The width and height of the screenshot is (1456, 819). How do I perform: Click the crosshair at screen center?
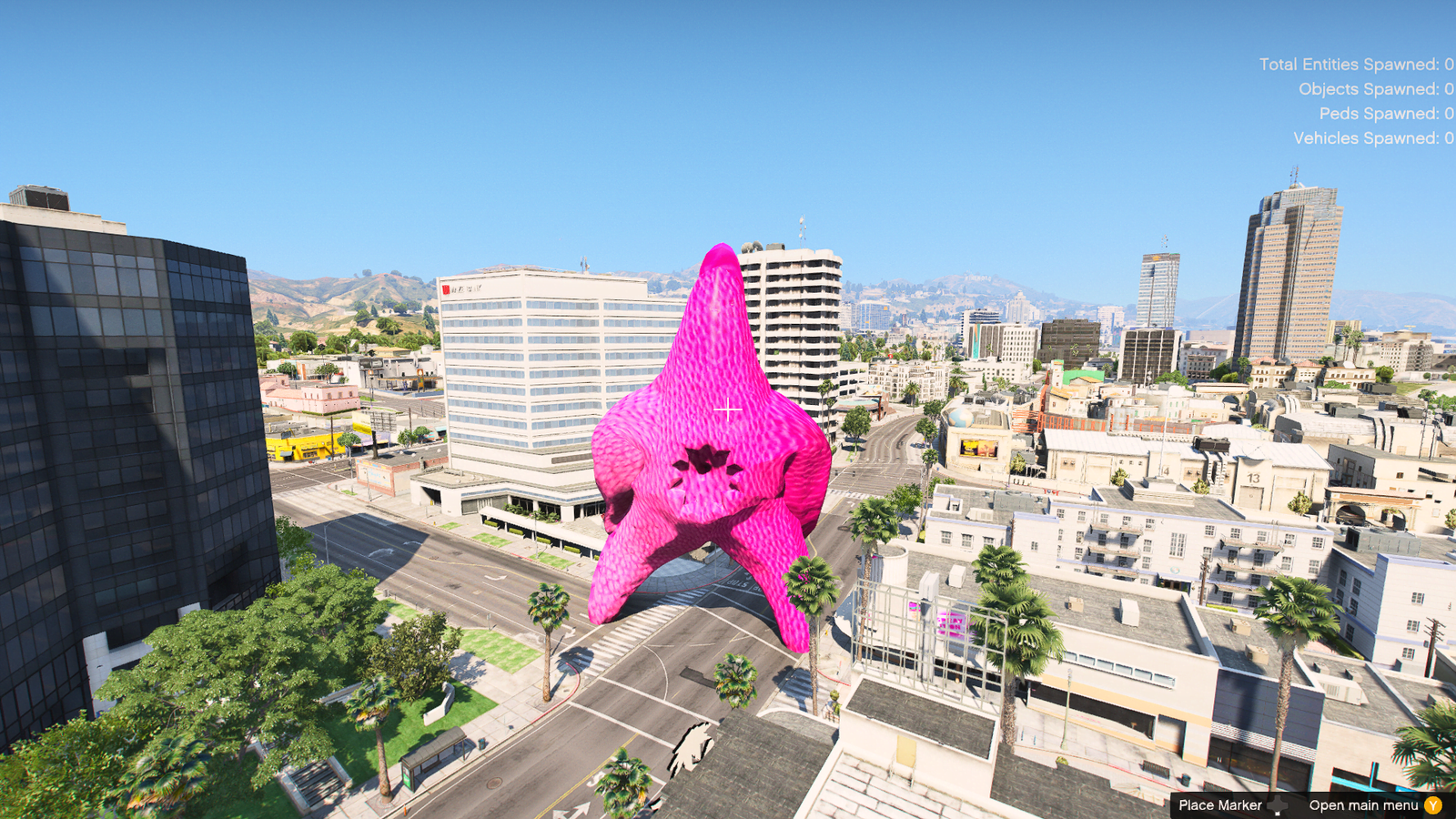tap(728, 409)
